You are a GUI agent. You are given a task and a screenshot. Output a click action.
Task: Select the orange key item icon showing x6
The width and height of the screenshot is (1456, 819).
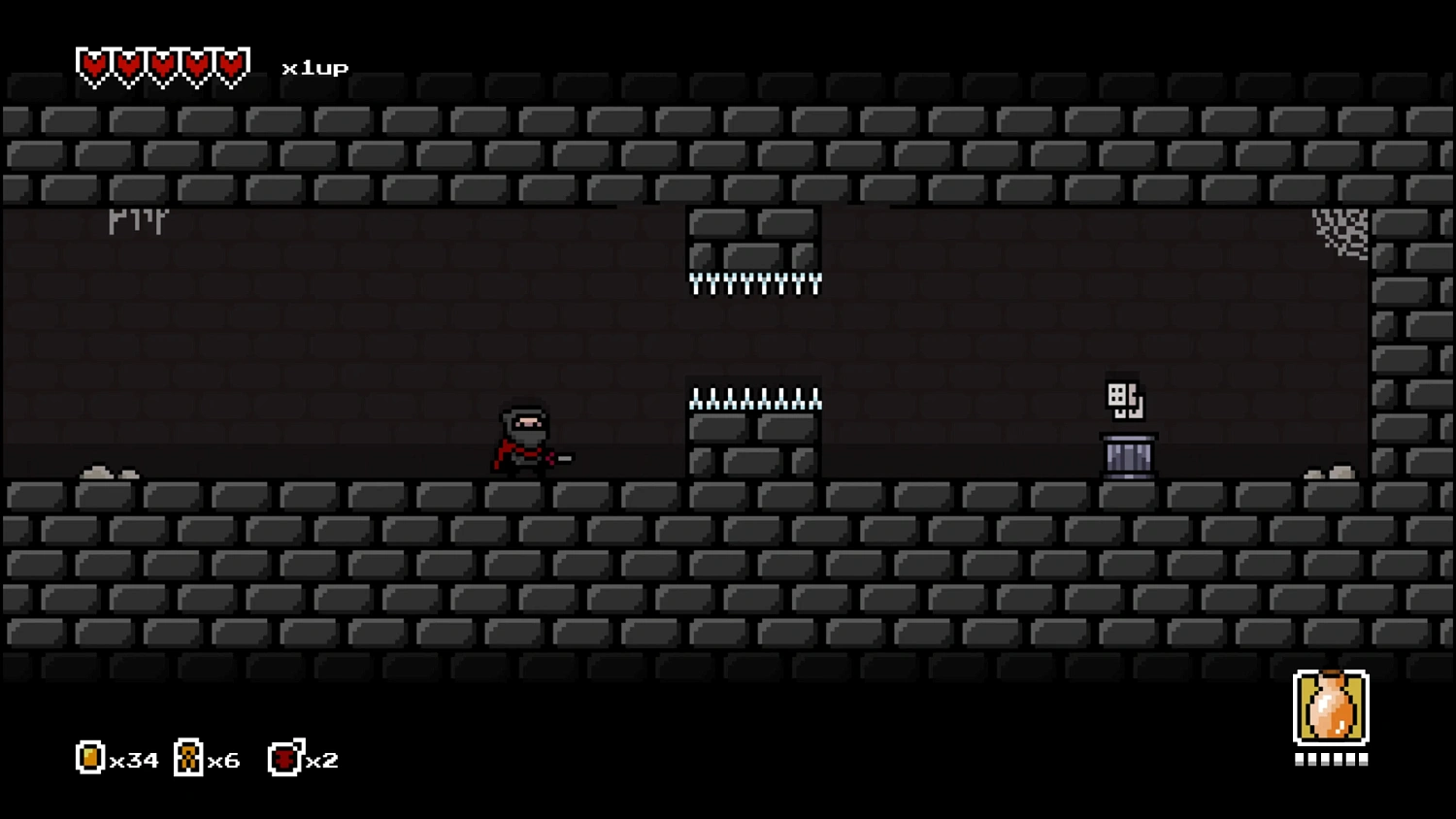pyautogui.click(x=187, y=758)
